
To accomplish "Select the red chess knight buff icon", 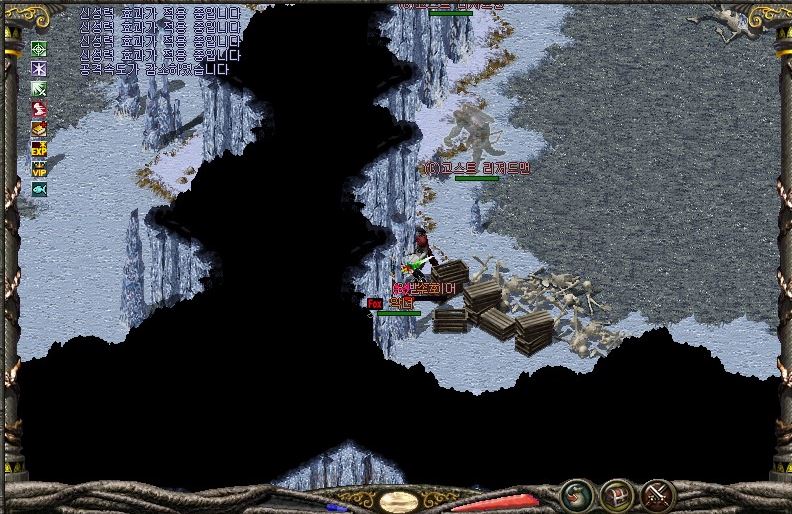I will pos(39,109).
